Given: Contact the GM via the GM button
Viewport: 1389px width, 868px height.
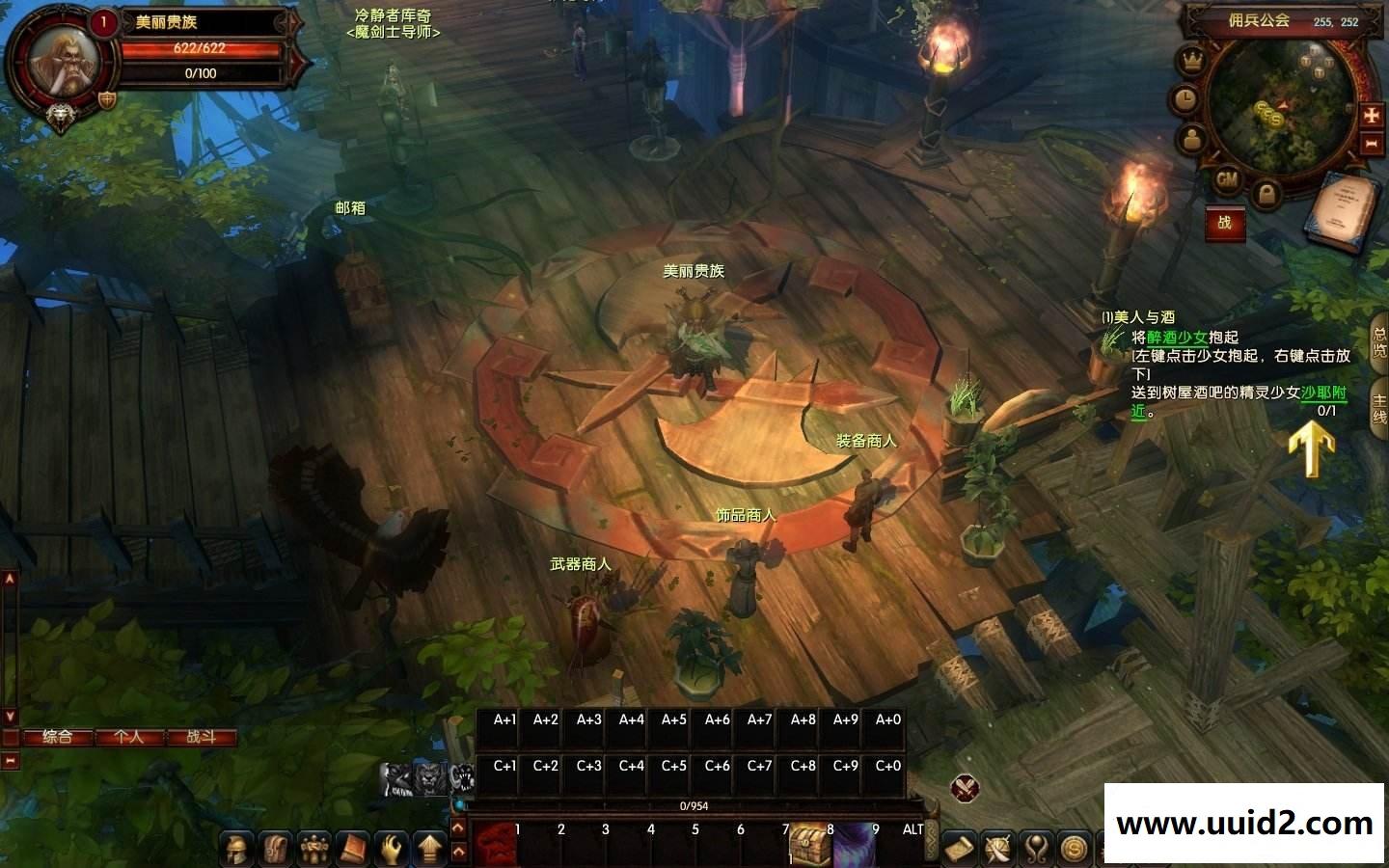Looking at the screenshot, I should [x=1227, y=179].
